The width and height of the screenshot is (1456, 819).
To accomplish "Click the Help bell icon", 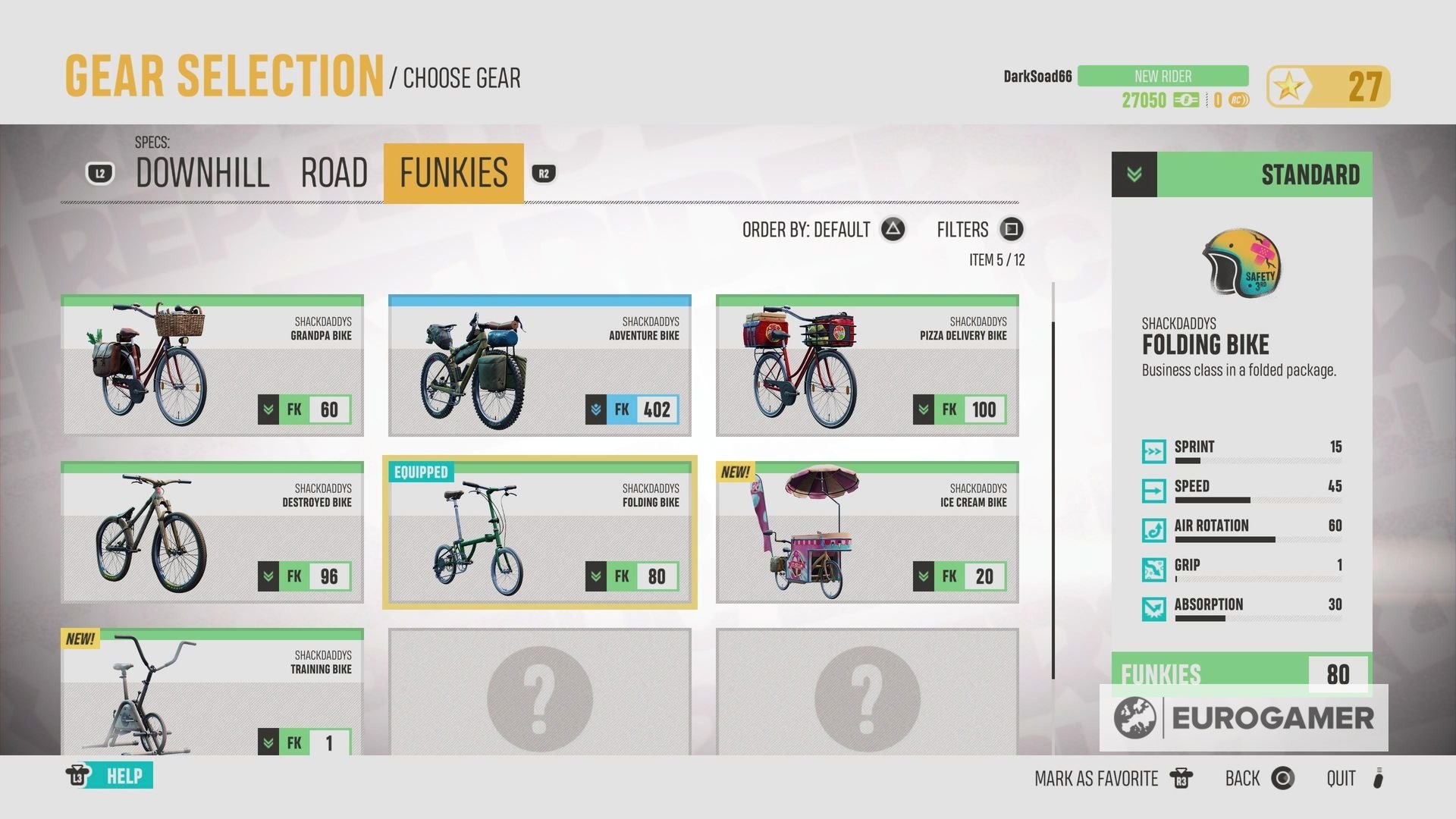I will 78,776.
